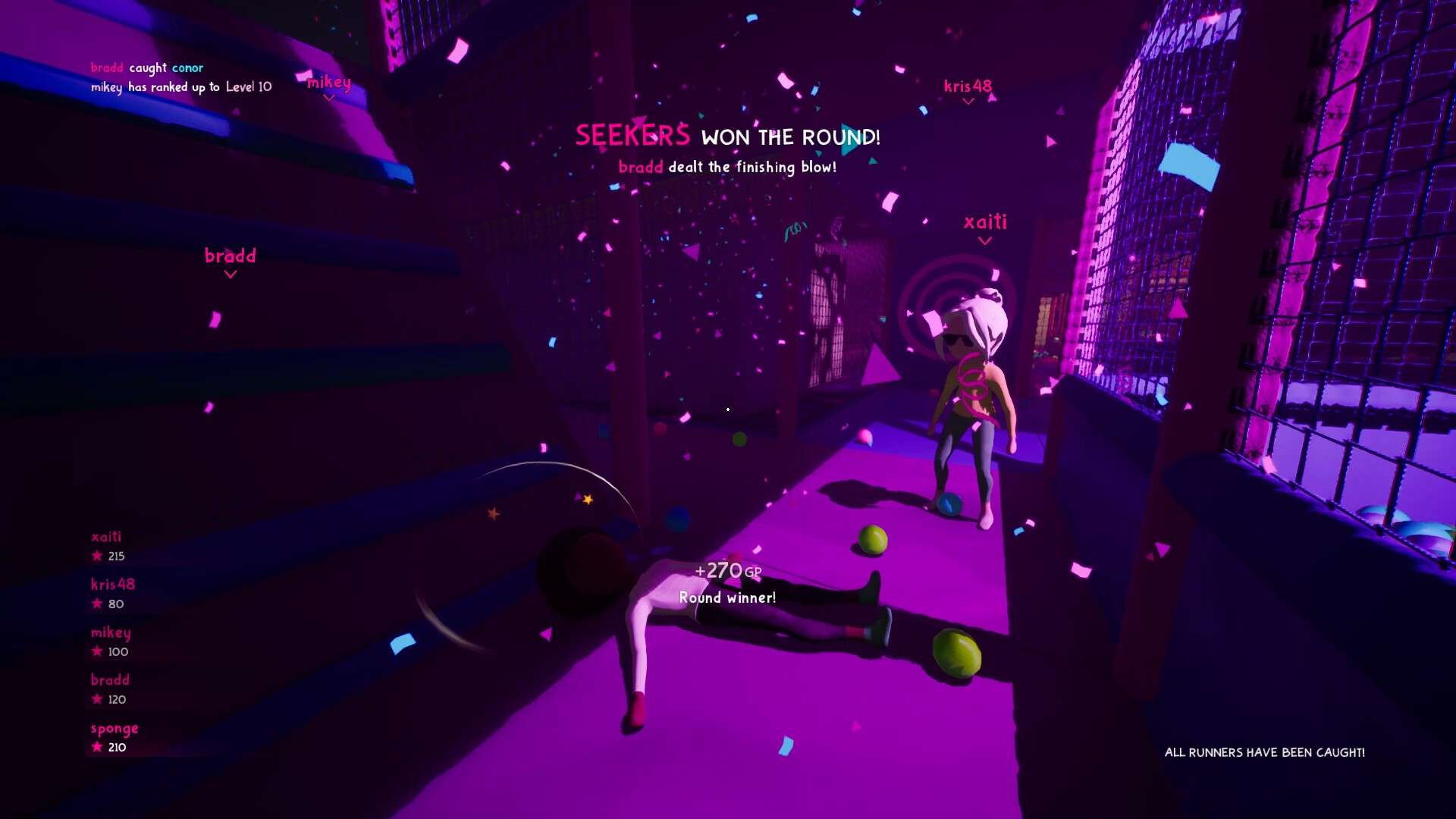
Task: Expand the chevron under xaiti's nametag
Action: [985, 241]
